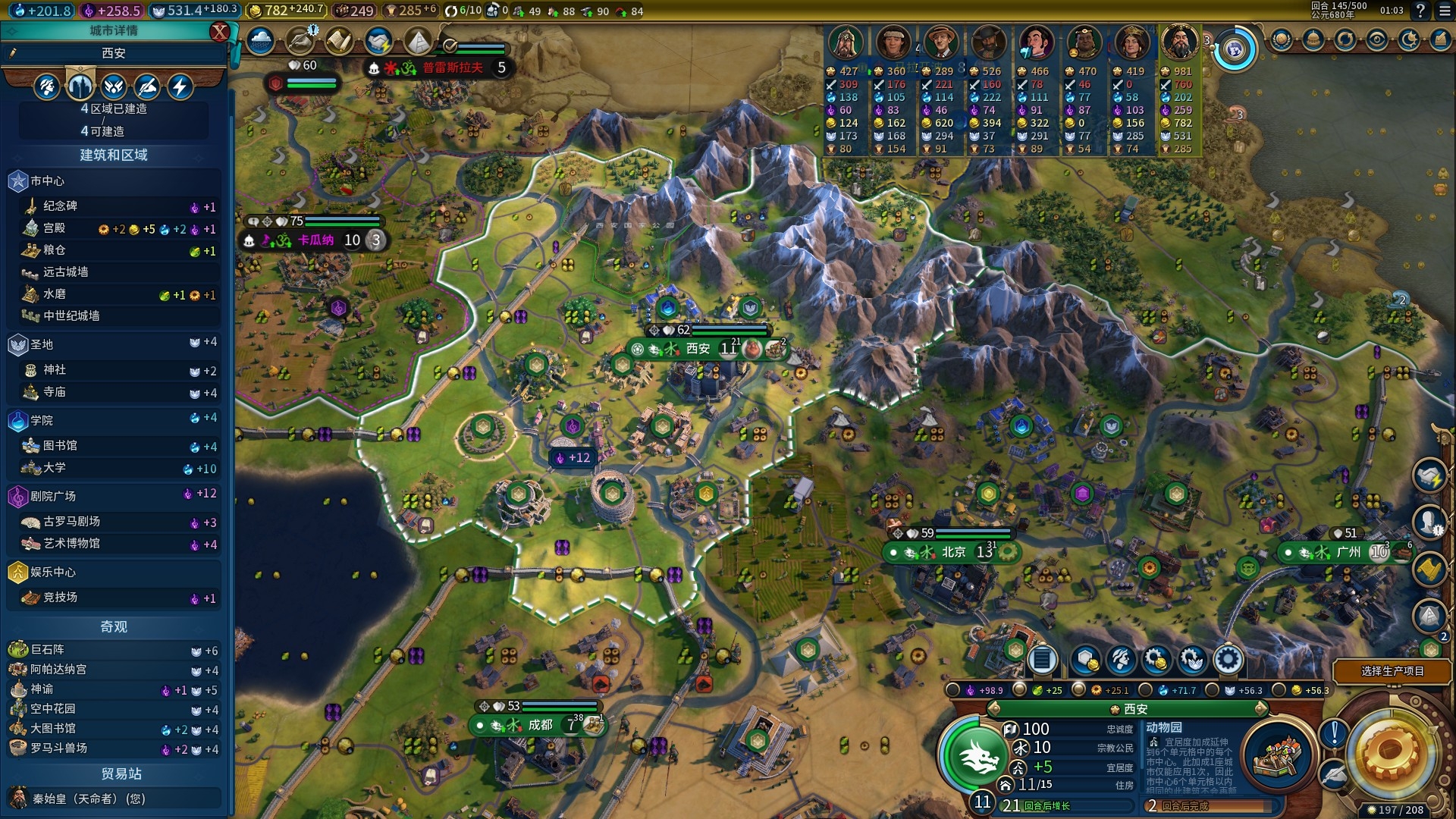This screenshot has height=819, width=1456.
Task: Open the handshake emergencies button
Action: [x=378, y=40]
